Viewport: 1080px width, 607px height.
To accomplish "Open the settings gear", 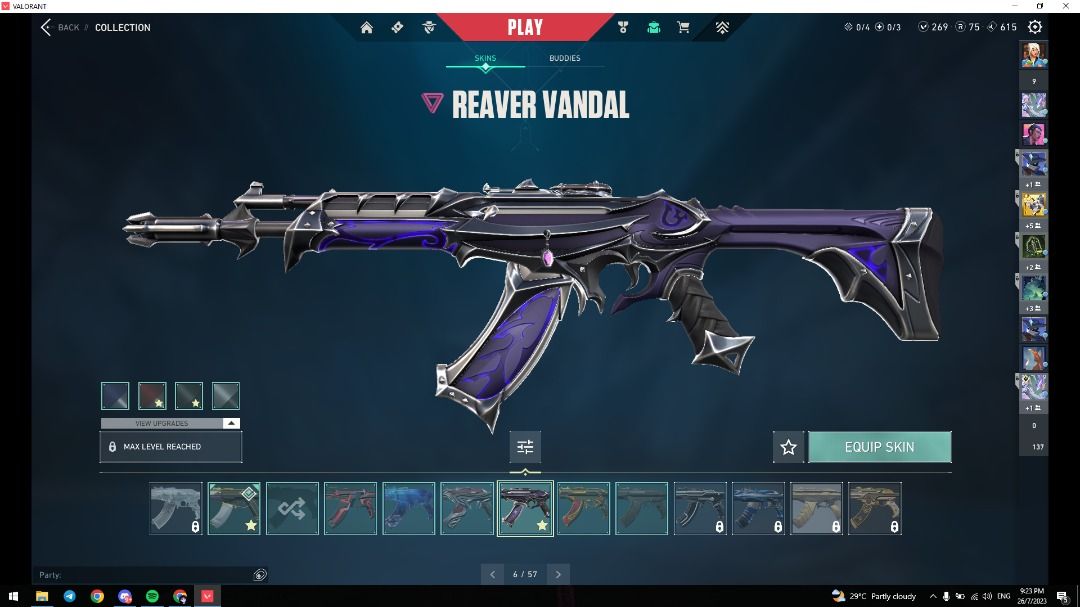I will click(x=1035, y=27).
